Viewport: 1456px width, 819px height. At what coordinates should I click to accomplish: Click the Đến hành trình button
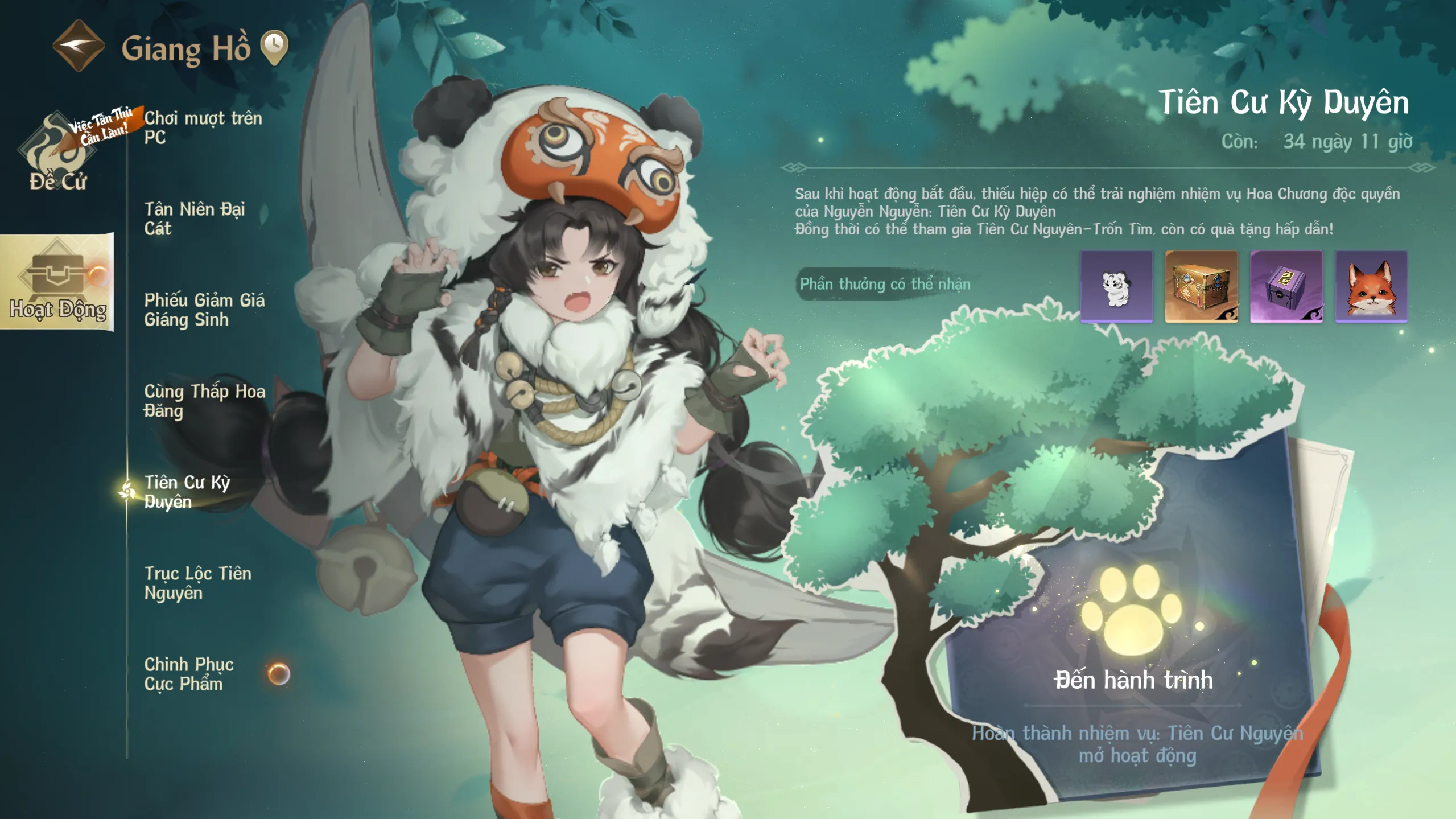[x=1133, y=680]
